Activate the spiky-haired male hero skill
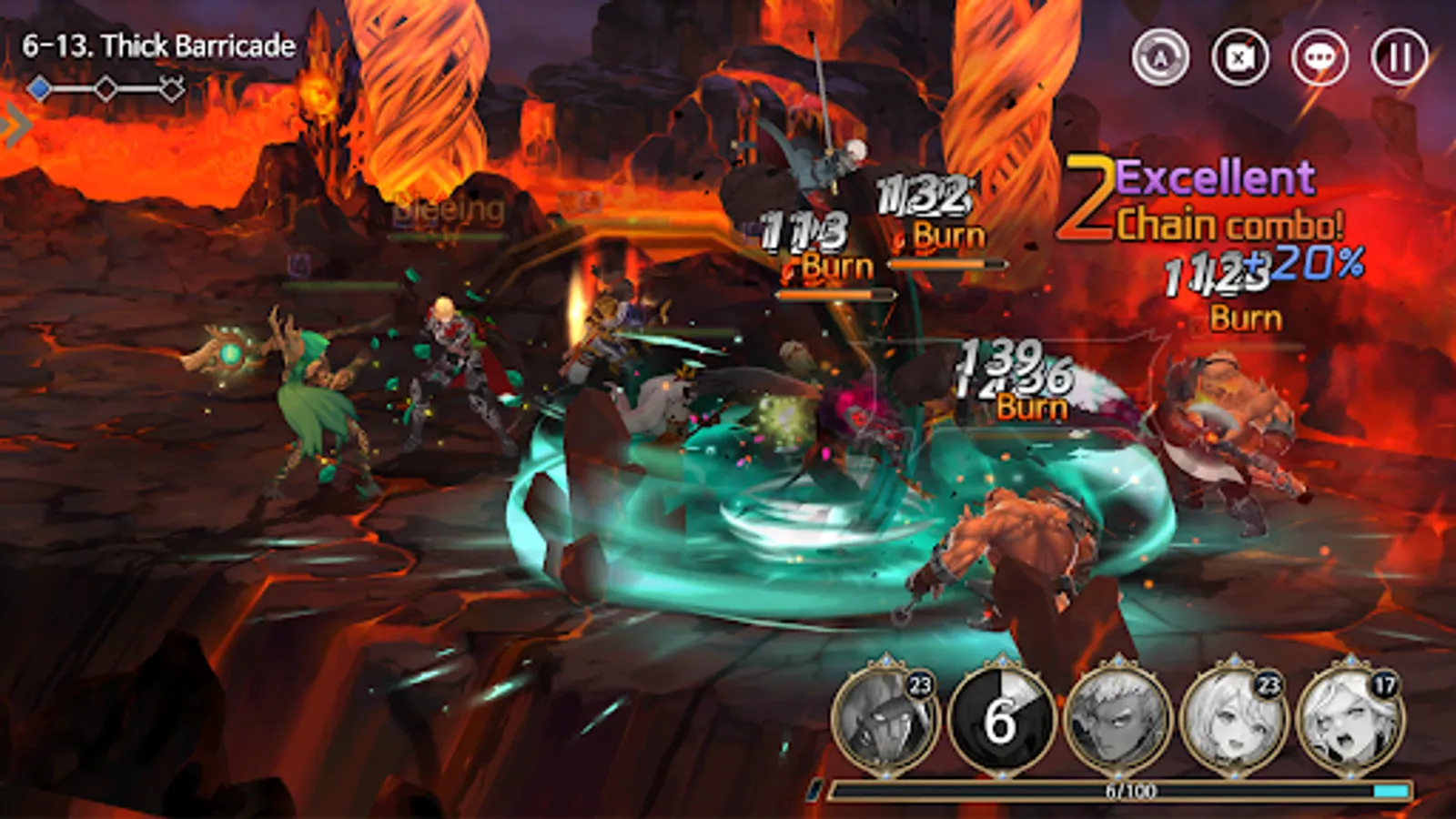1456x819 pixels. tap(1117, 719)
